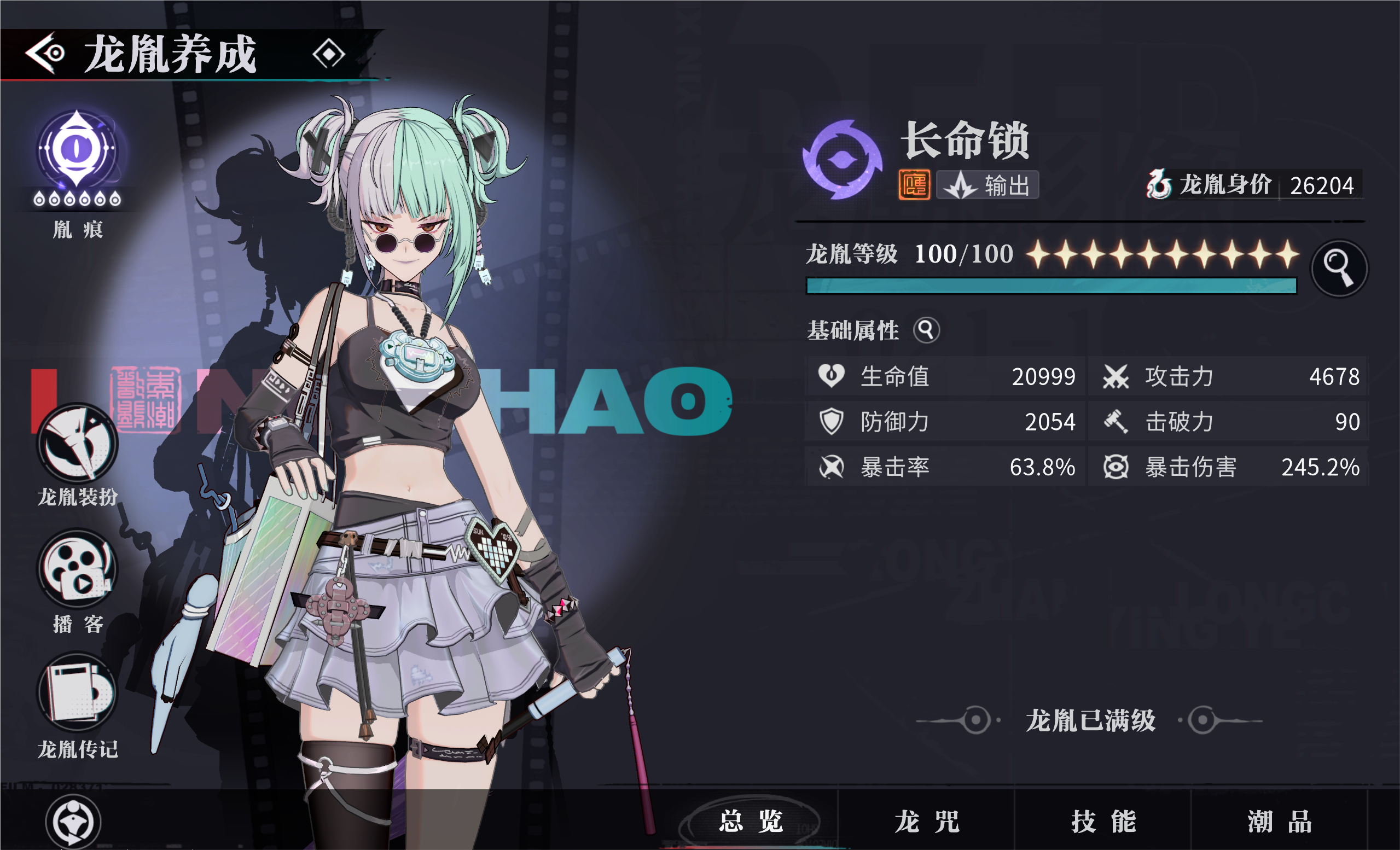Click the diamond toggle beside 龙胤养成 title
The image size is (1400, 850).
pos(328,53)
